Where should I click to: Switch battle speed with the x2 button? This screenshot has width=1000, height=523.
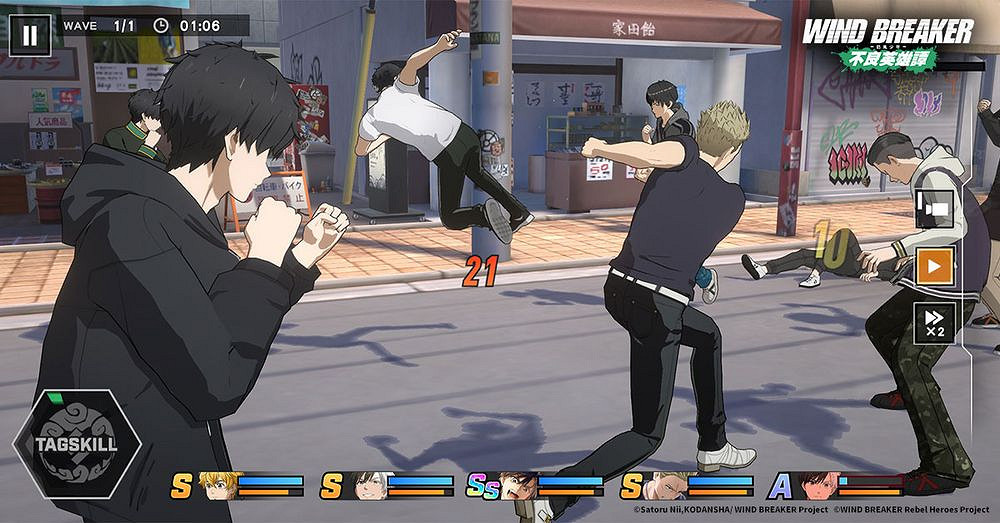click(935, 322)
